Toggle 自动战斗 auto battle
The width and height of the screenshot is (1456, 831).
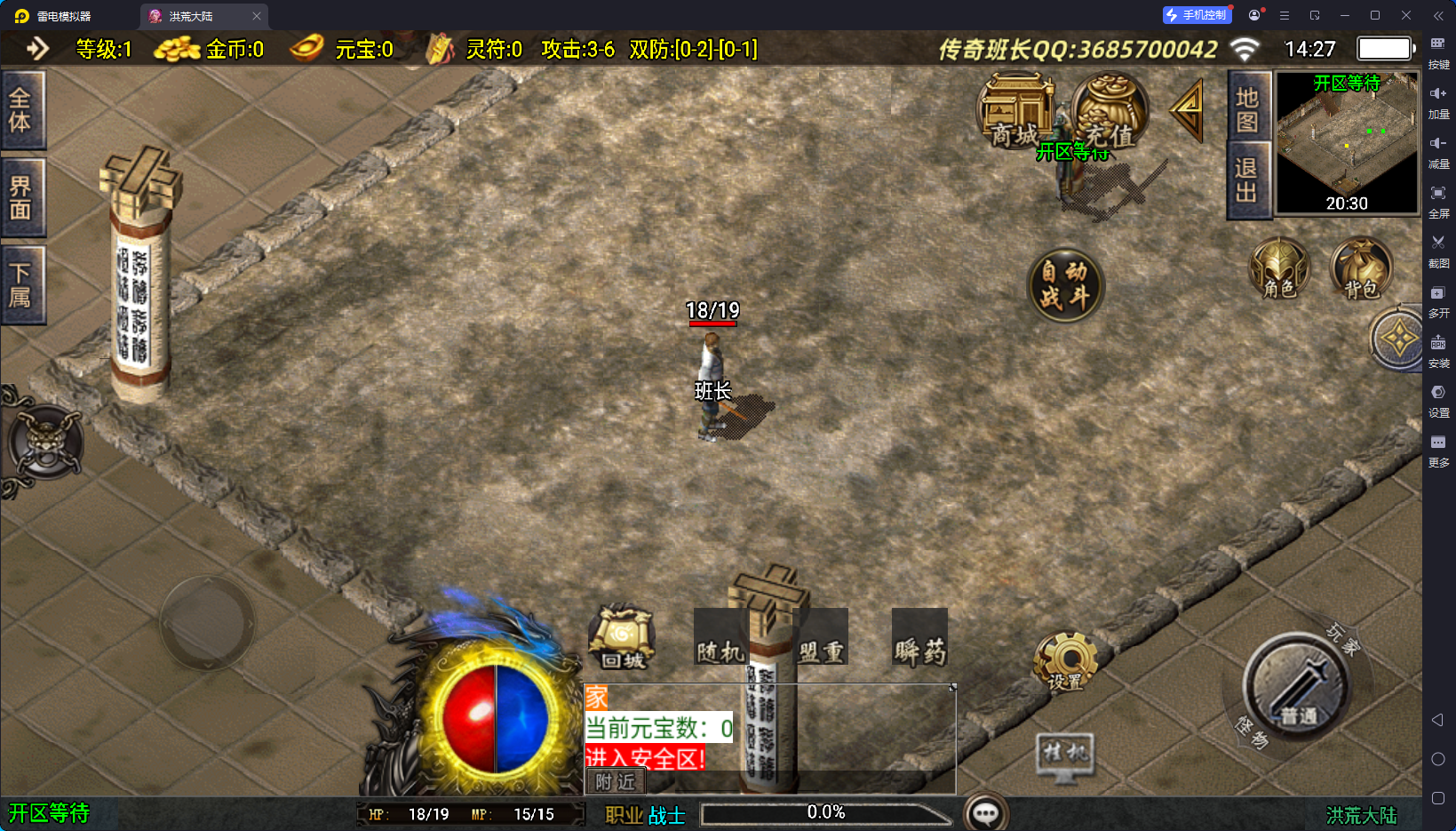click(x=1065, y=284)
